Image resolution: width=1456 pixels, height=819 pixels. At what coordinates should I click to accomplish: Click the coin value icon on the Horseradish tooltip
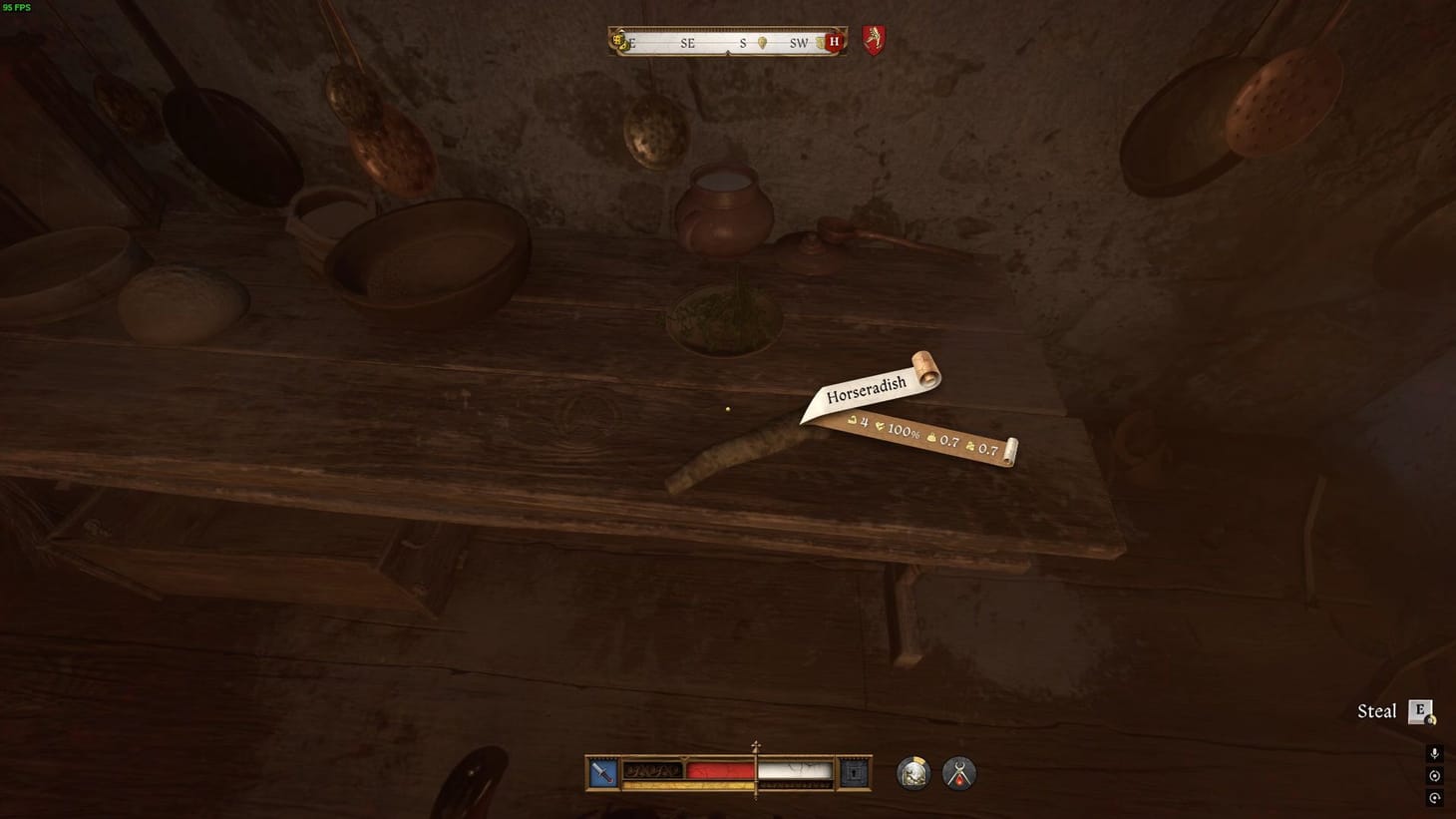(852, 421)
